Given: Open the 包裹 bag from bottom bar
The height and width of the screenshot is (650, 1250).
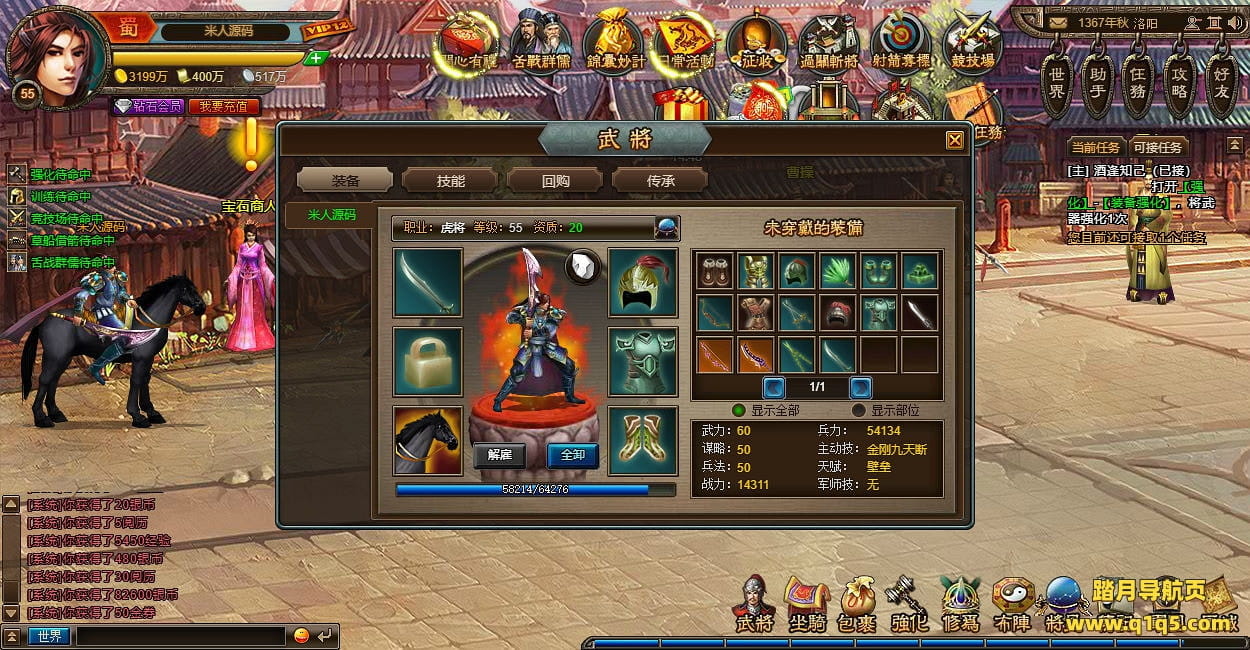Looking at the screenshot, I should (x=857, y=605).
